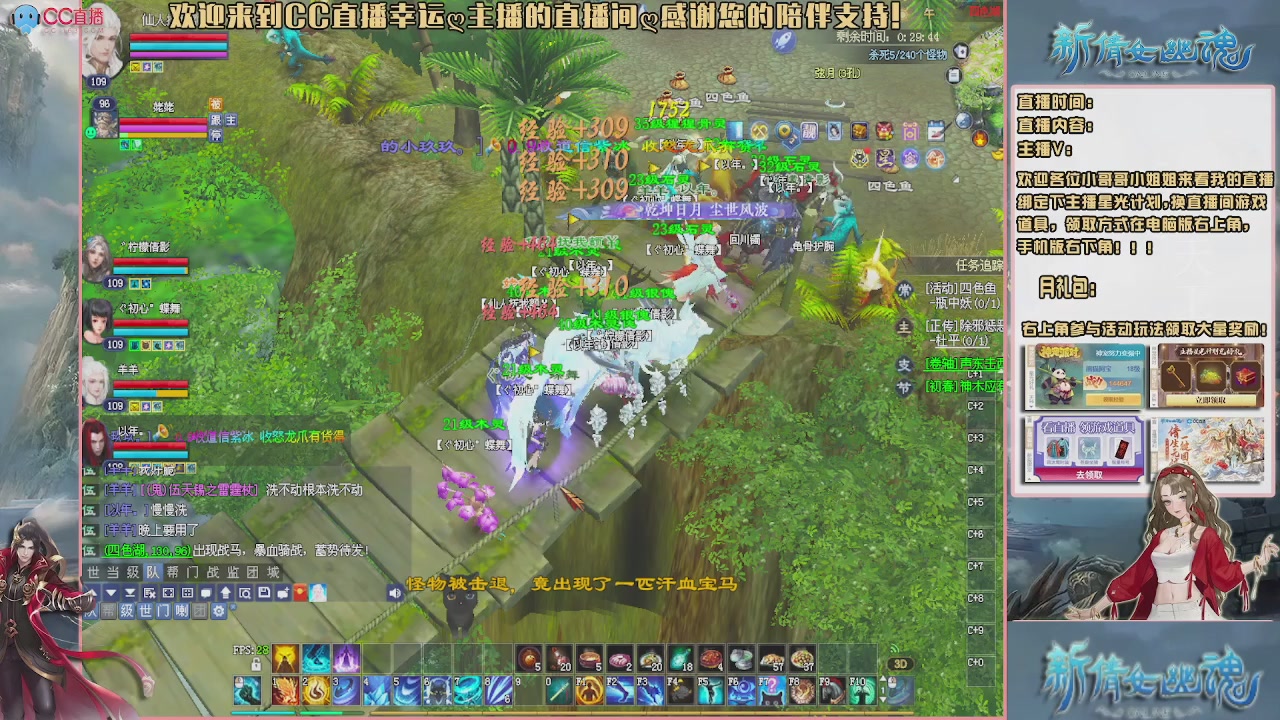The height and width of the screenshot is (720, 1280).
Task: Click the golden treasure chest toolbar icon
Action: tap(858, 130)
